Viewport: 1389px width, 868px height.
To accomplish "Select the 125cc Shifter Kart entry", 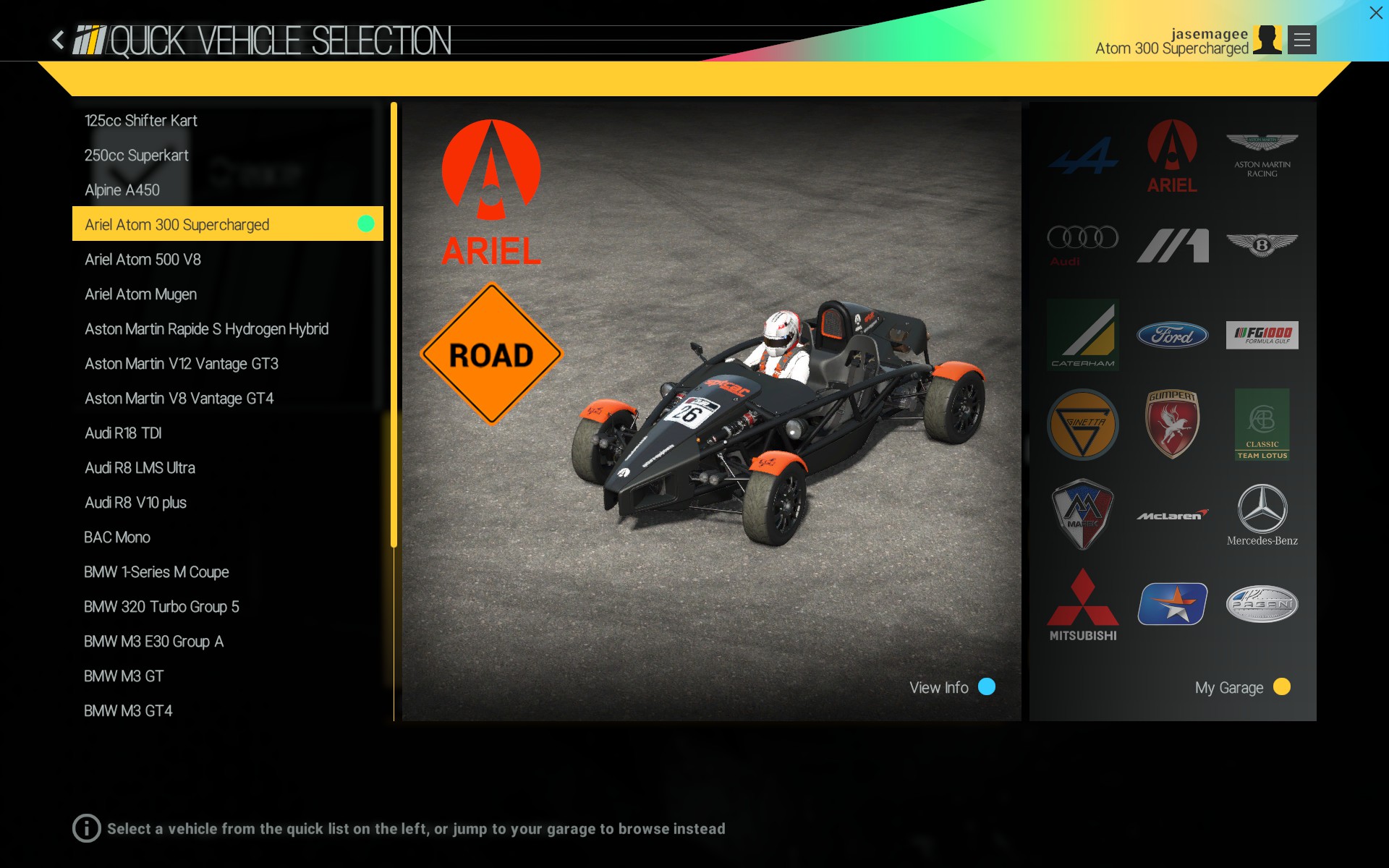I will 141,121.
